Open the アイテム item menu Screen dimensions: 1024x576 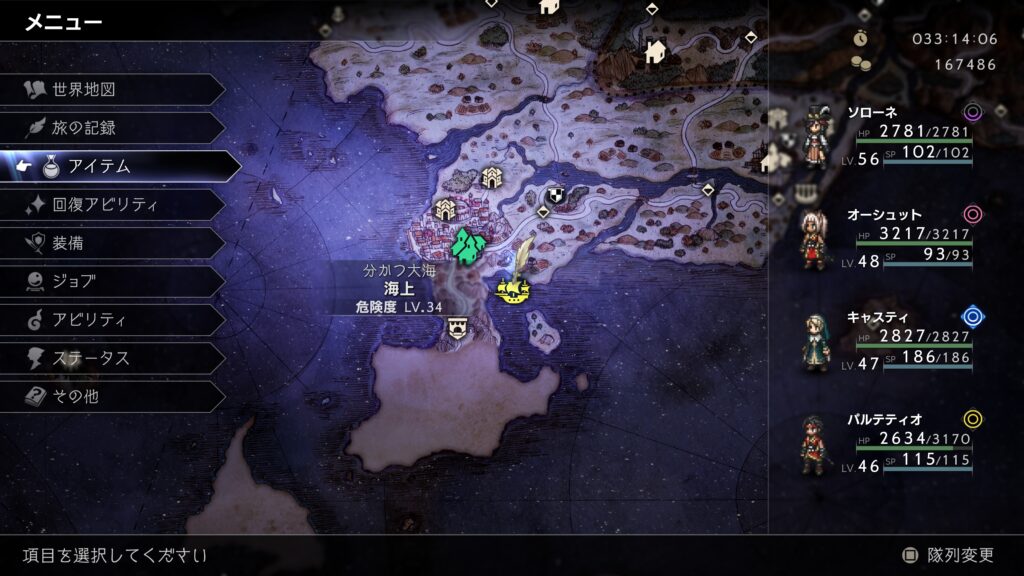[x=120, y=167]
